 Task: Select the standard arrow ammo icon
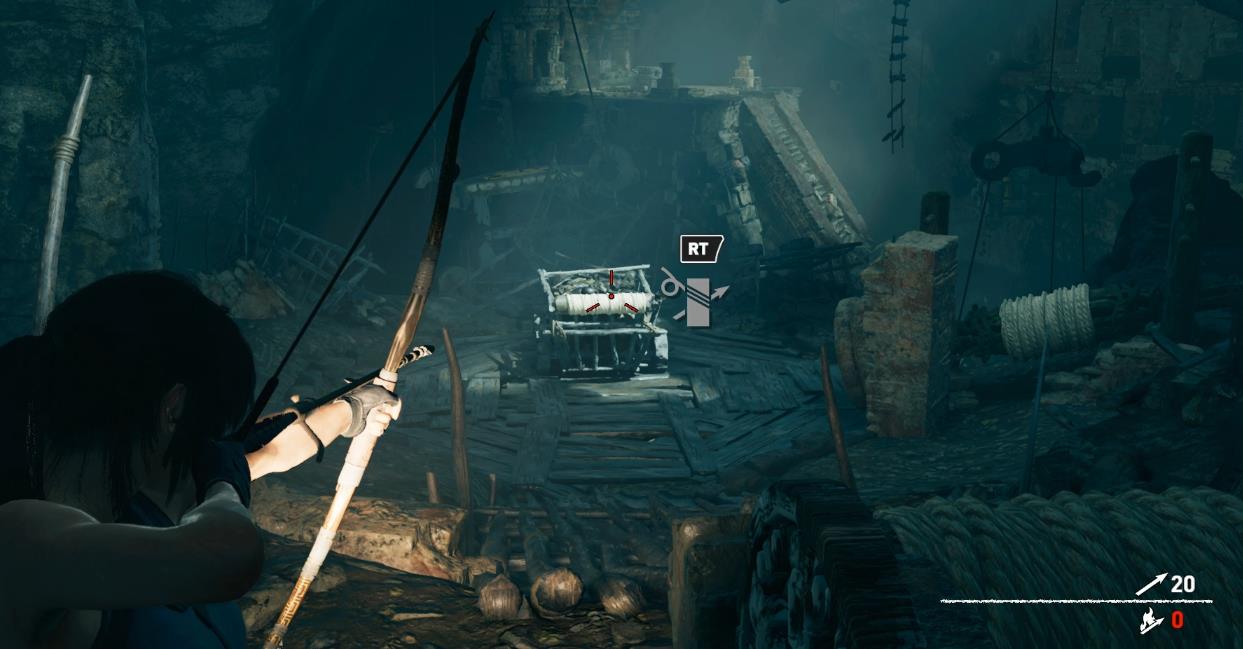pyautogui.click(x=1151, y=585)
